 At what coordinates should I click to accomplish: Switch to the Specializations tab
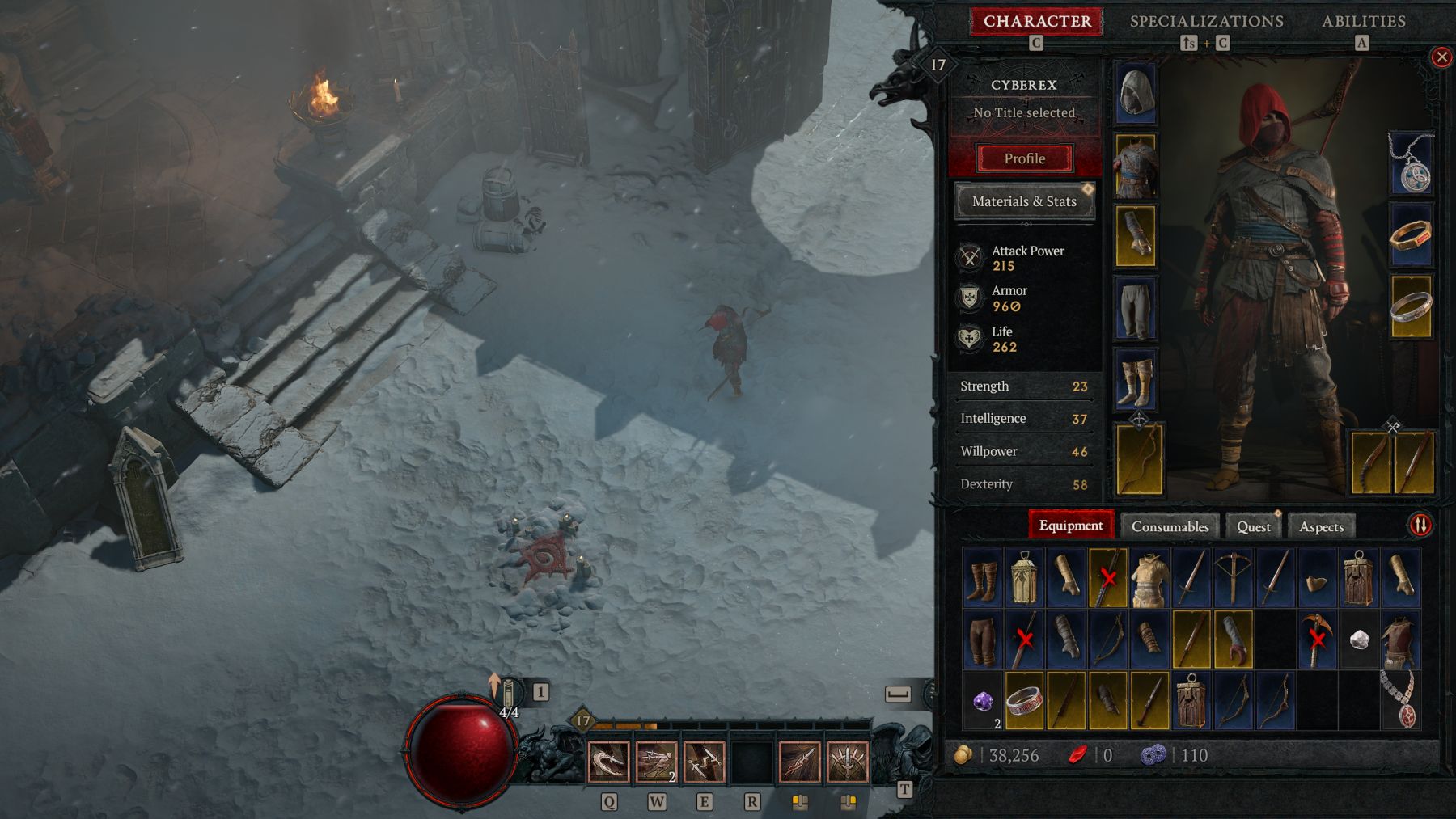[x=1206, y=22]
